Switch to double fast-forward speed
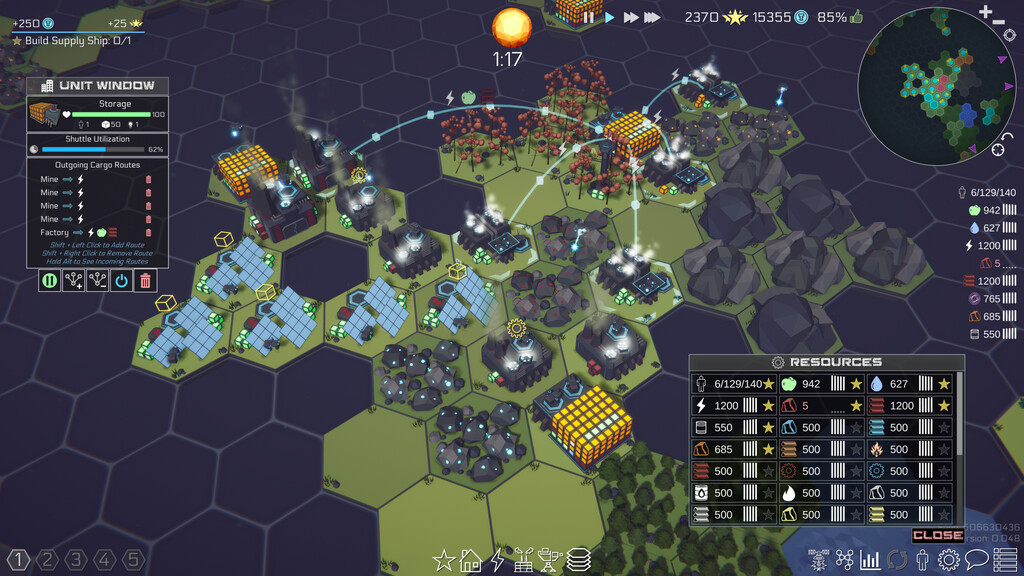The height and width of the screenshot is (576, 1024). (631, 17)
